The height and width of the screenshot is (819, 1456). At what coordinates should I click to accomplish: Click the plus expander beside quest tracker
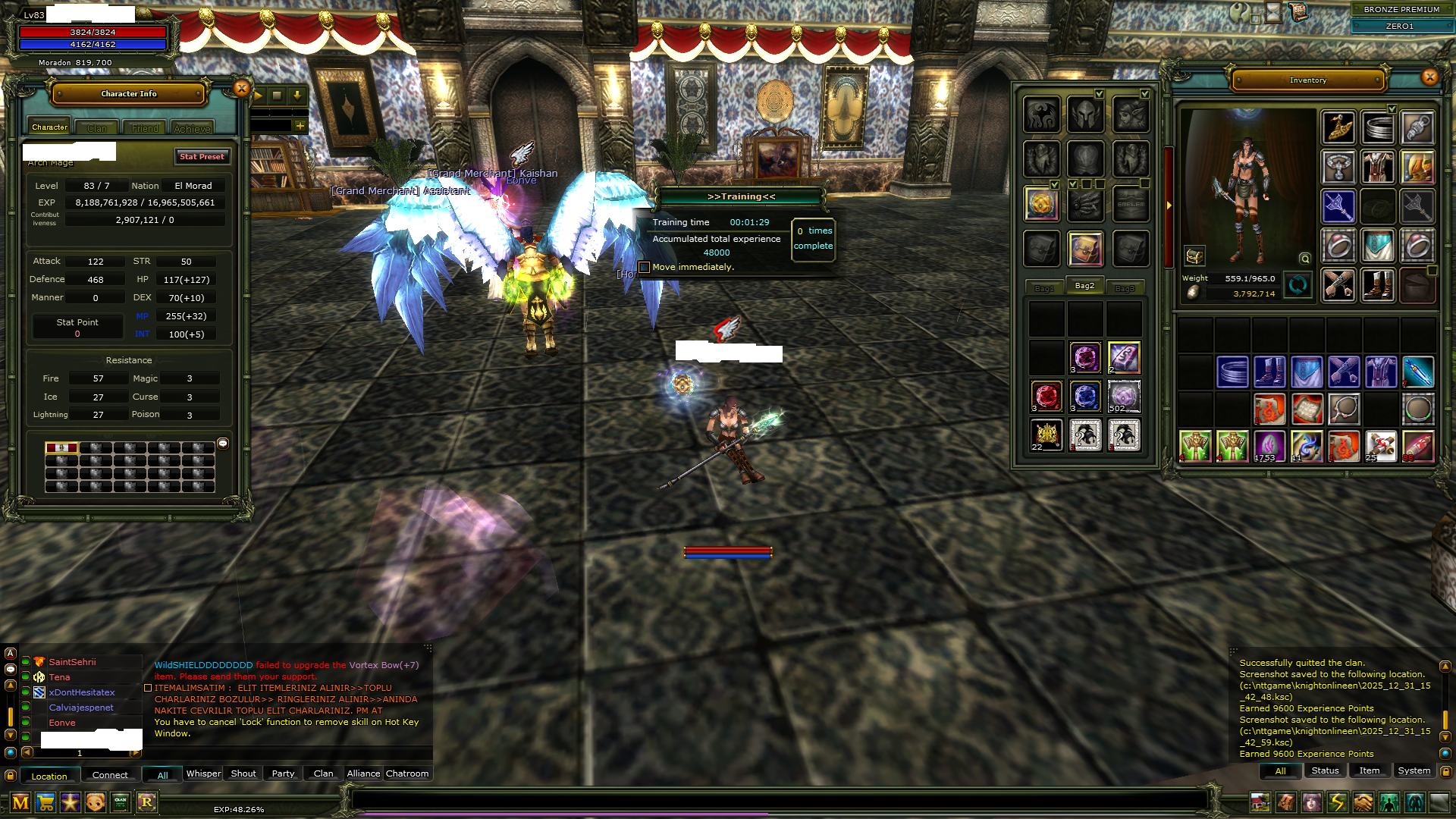point(299,126)
